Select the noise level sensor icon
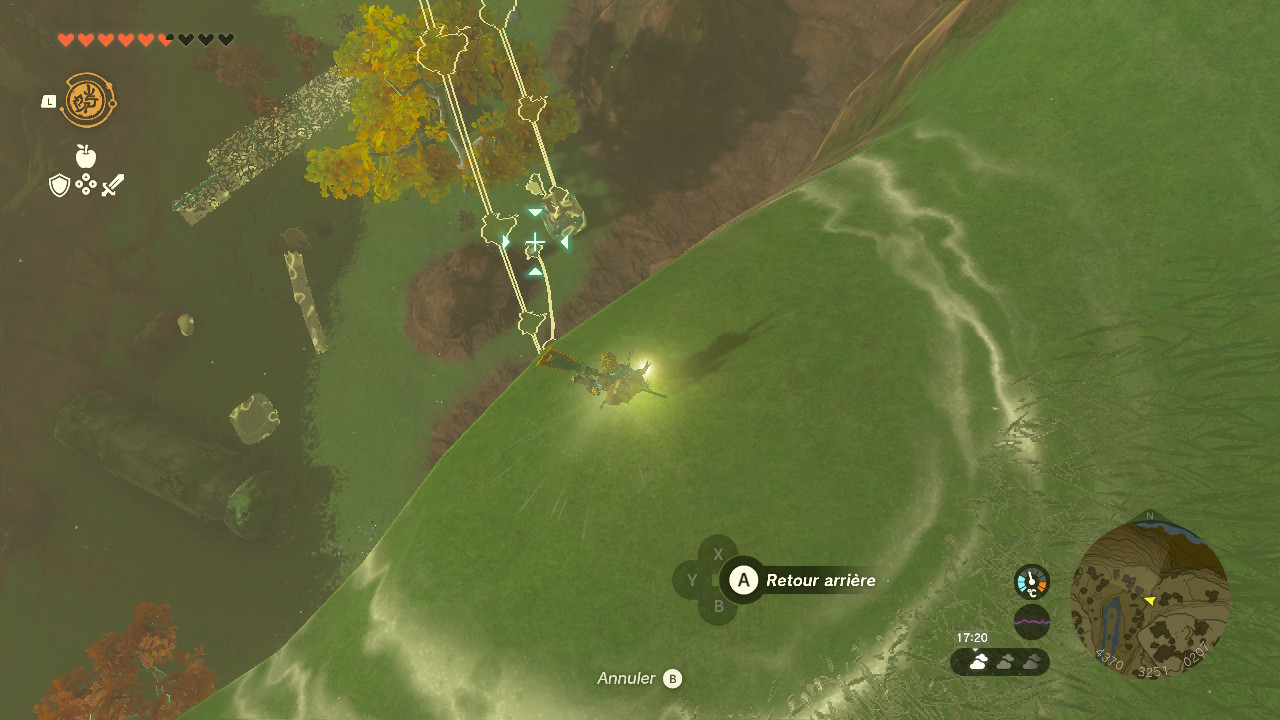1280x720 pixels. (1032, 622)
